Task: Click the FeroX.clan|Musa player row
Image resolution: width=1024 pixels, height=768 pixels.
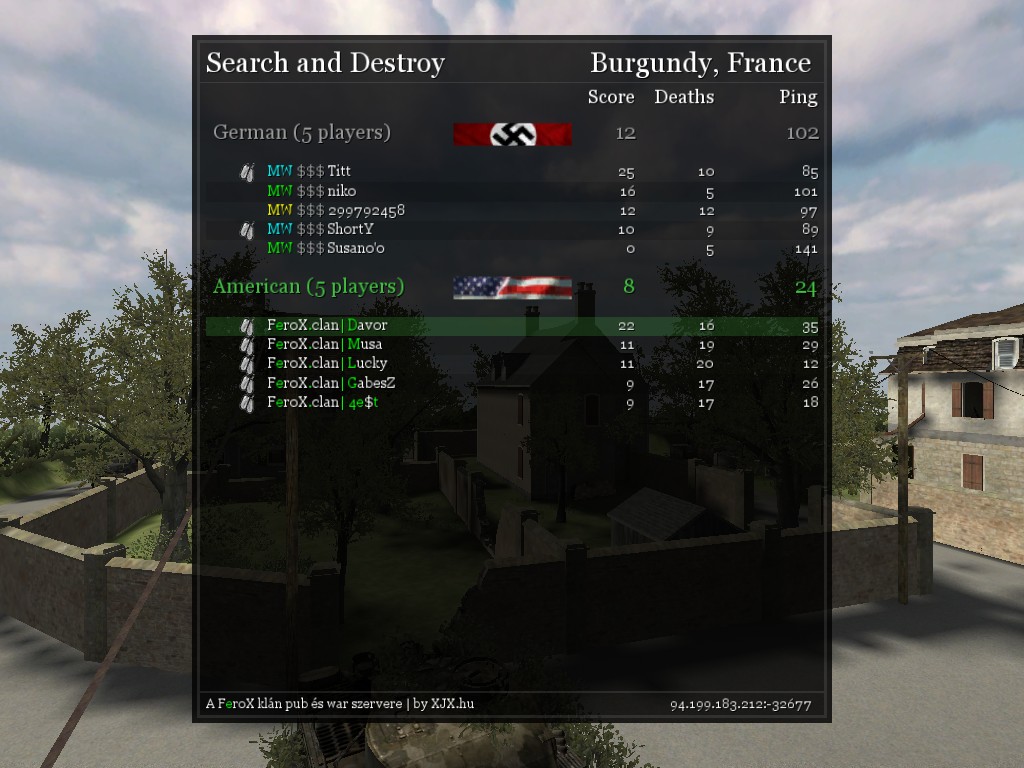Action: point(324,345)
